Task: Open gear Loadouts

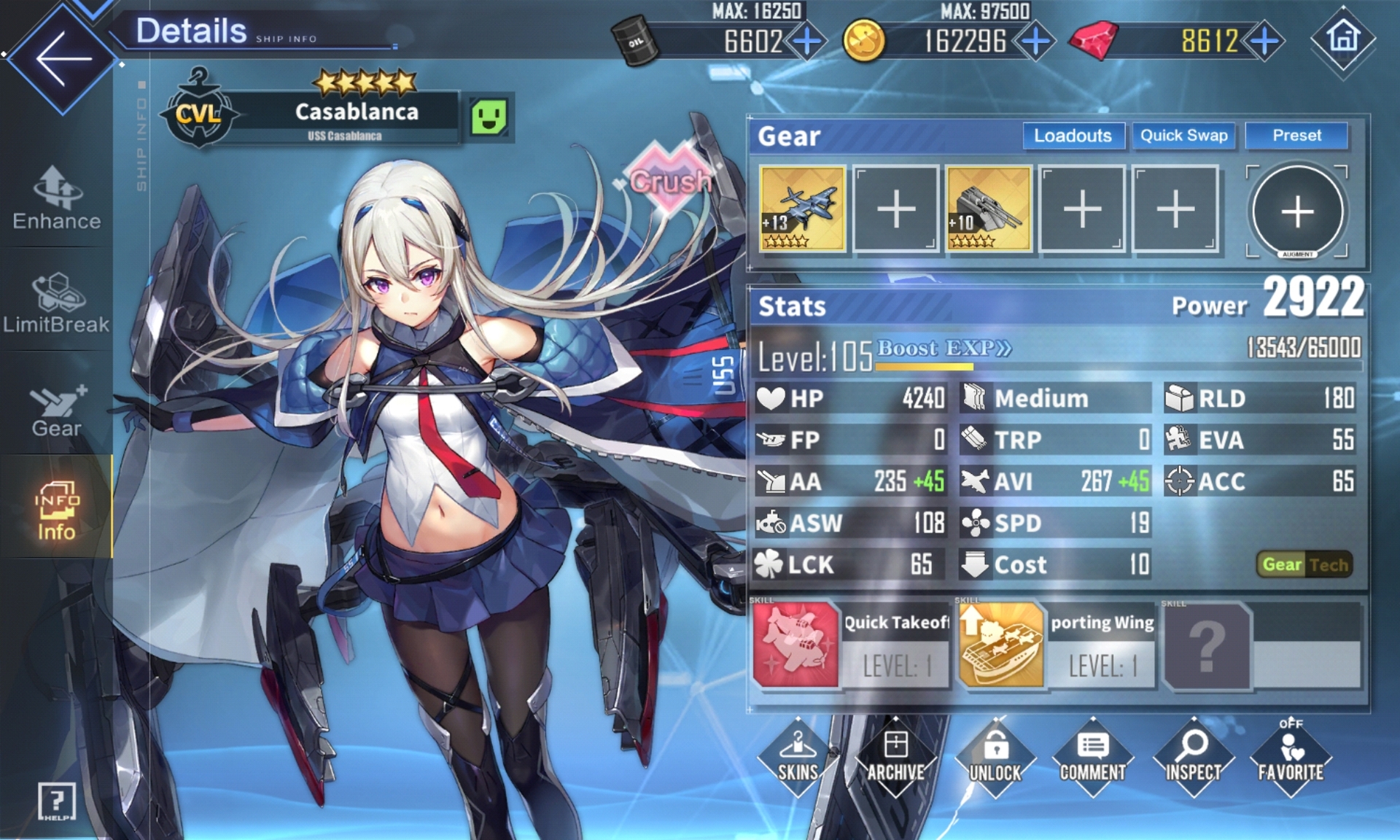Action: [x=1072, y=136]
